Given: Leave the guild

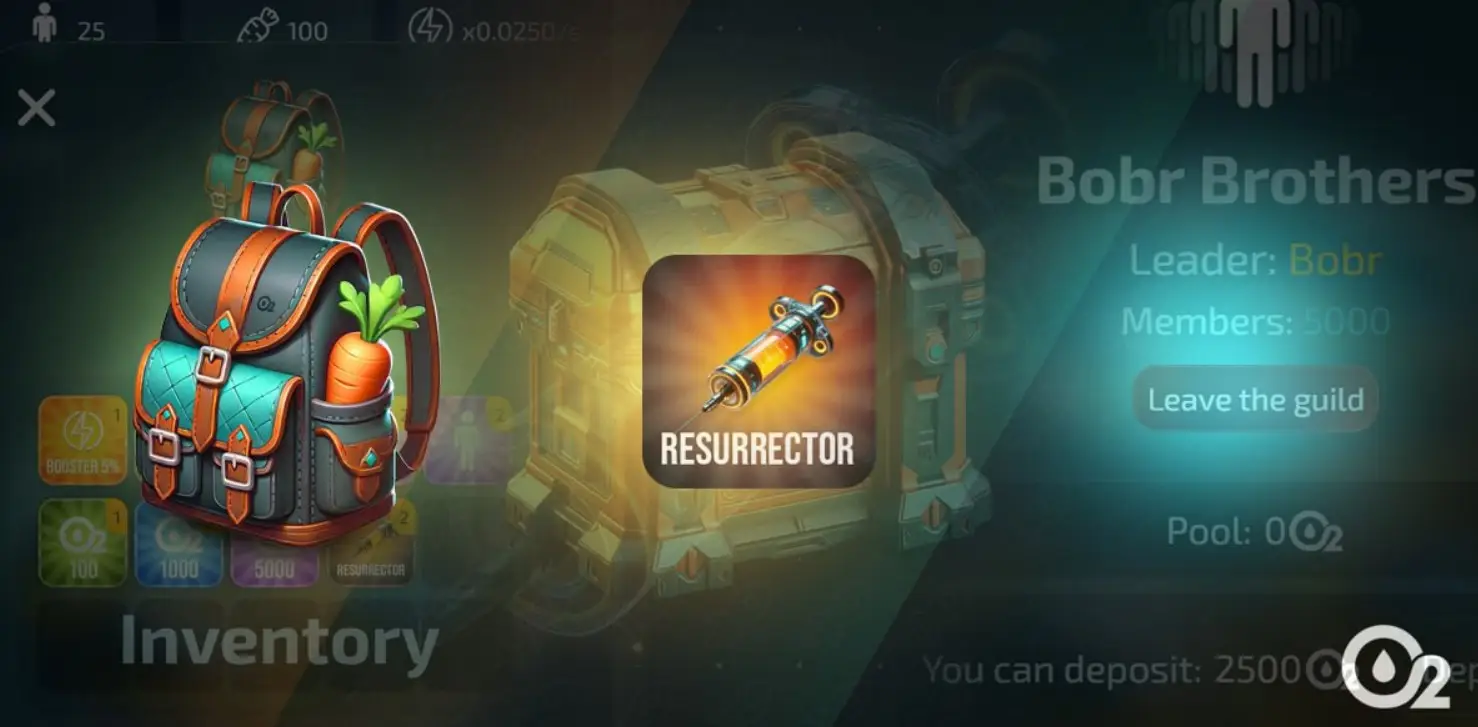Looking at the screenshot, I should pos(1255,400).
